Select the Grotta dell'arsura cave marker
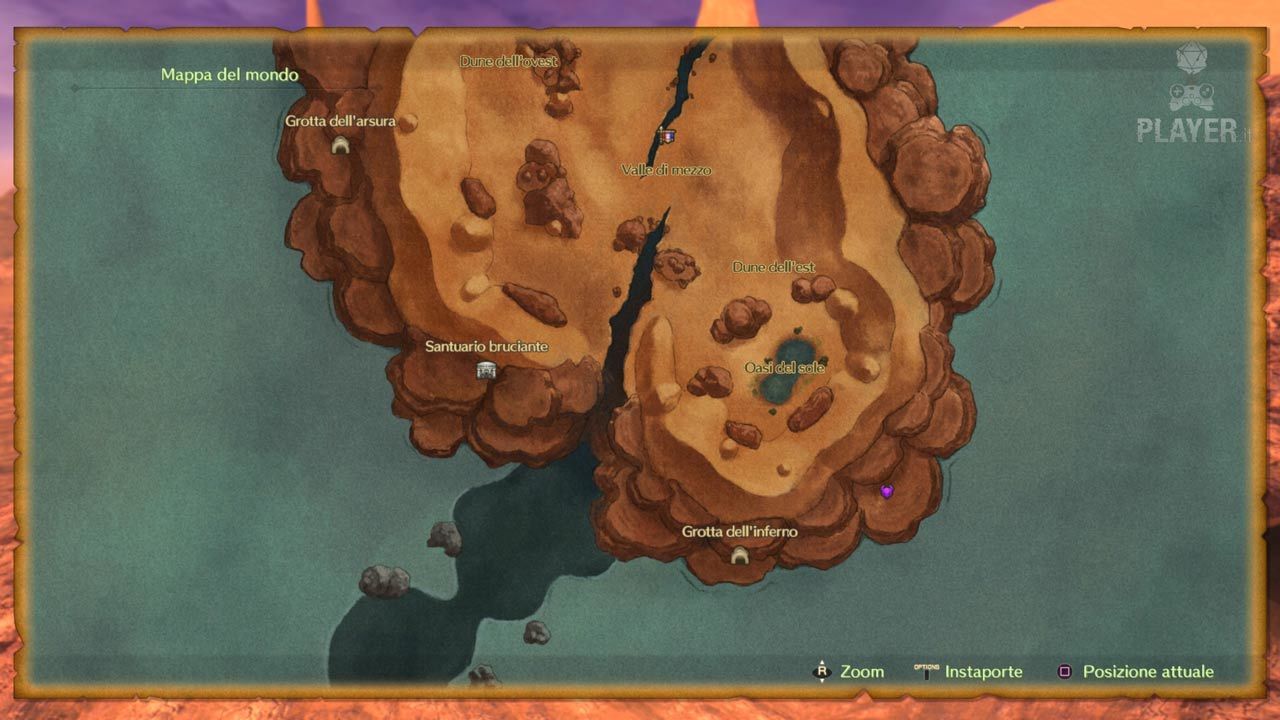Screen dimensions: 1280x720 coord(340,146)
